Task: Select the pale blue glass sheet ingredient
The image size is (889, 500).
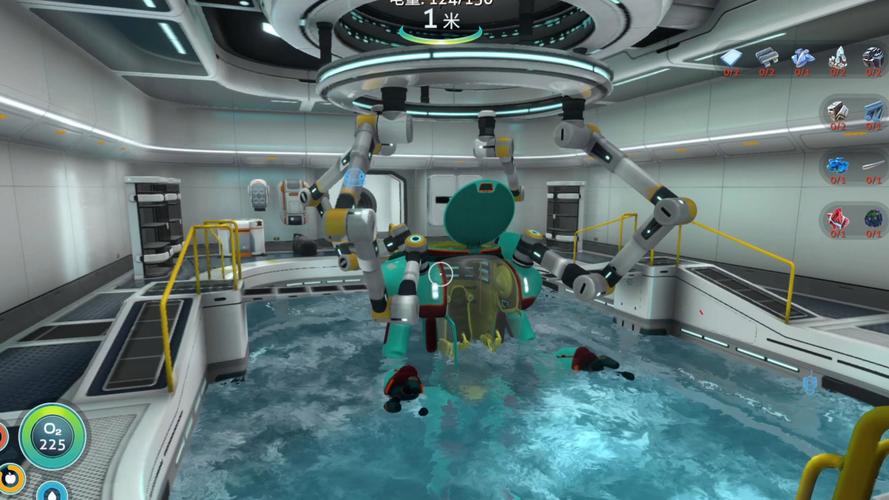Action: [732, 57]
